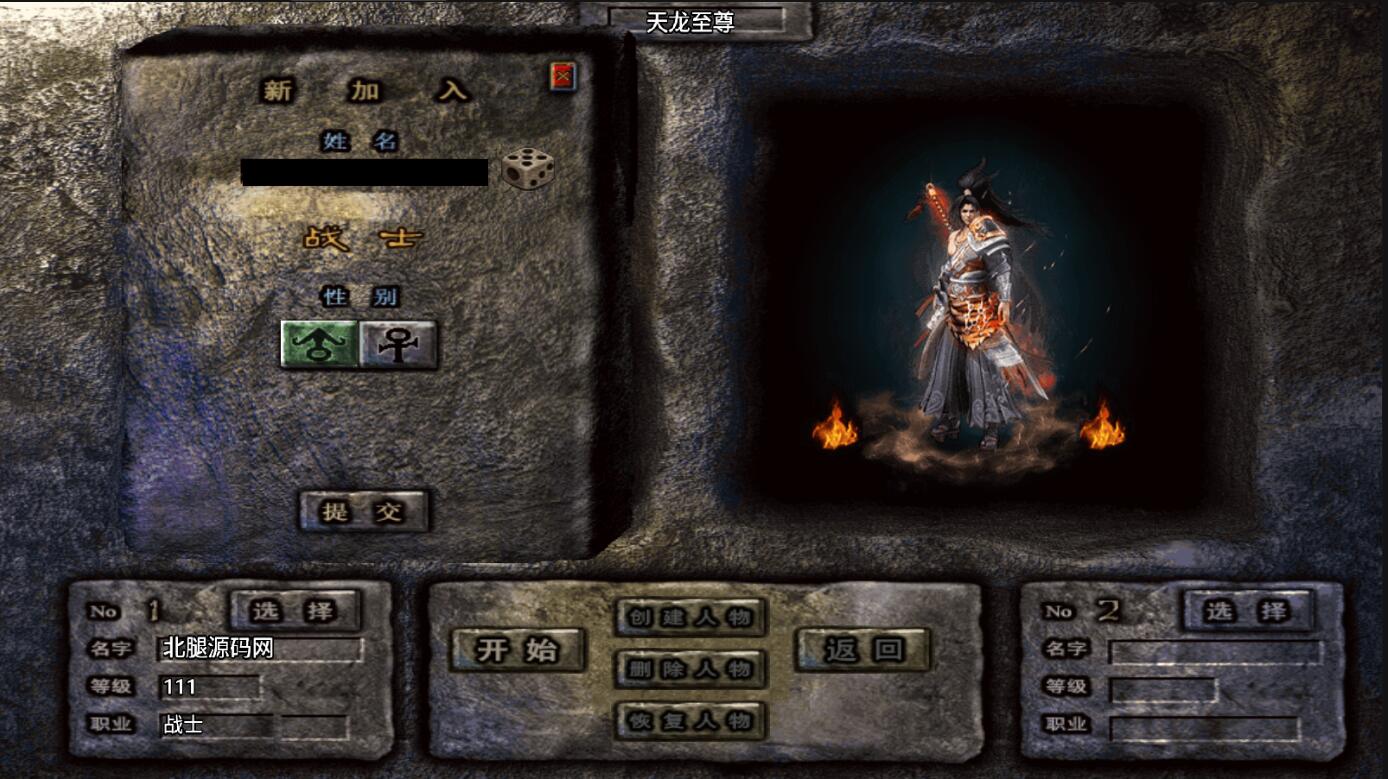Screen dimensions: 1388x779
Task: Go back with the 返回 button
Action: coord(862,650)
